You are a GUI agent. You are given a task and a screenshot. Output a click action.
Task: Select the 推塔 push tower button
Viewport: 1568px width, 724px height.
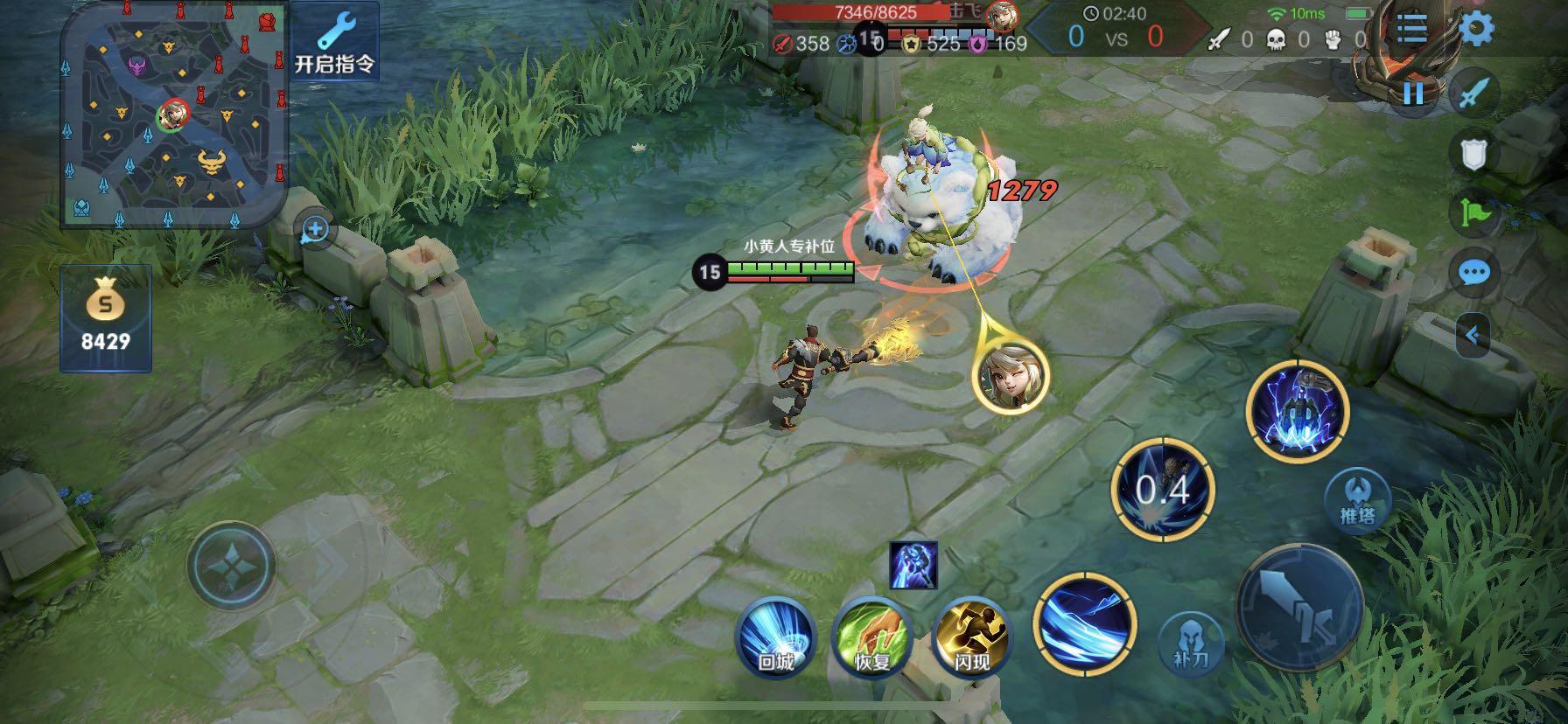tap(1357, 500)
